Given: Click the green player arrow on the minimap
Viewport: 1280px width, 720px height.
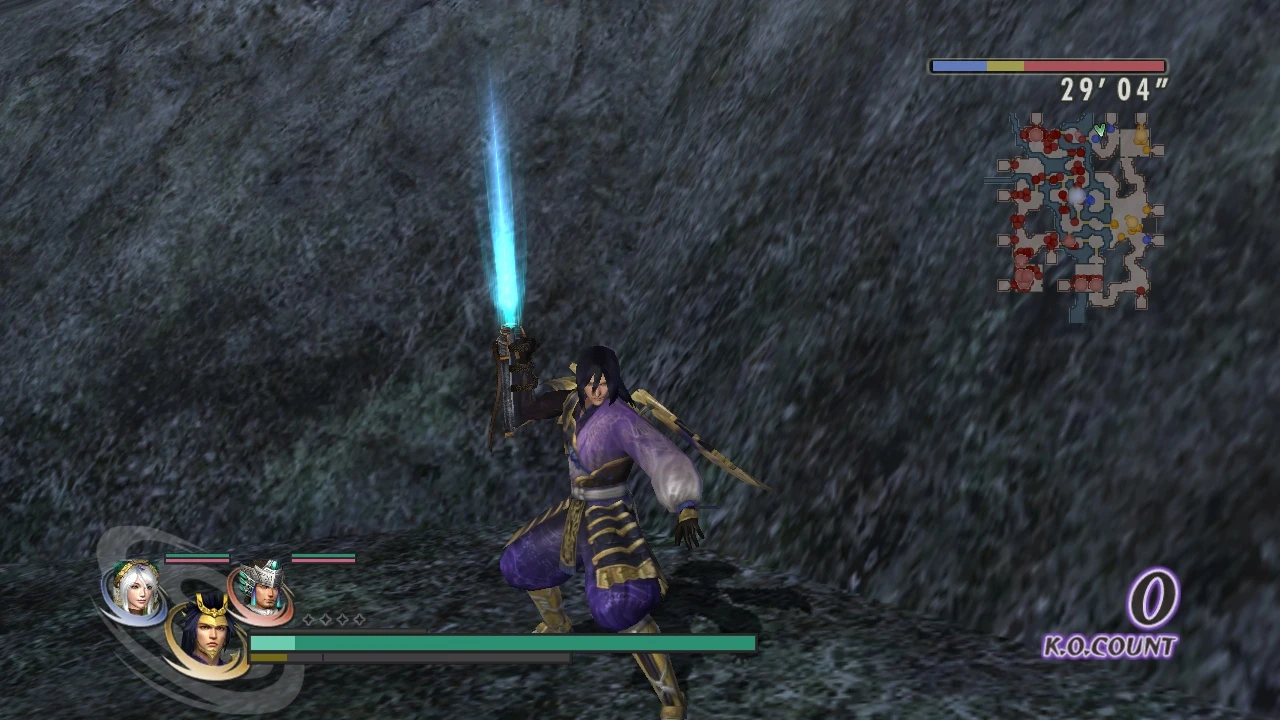Looking at the screenshot, I should click(x=1099, y=132).
